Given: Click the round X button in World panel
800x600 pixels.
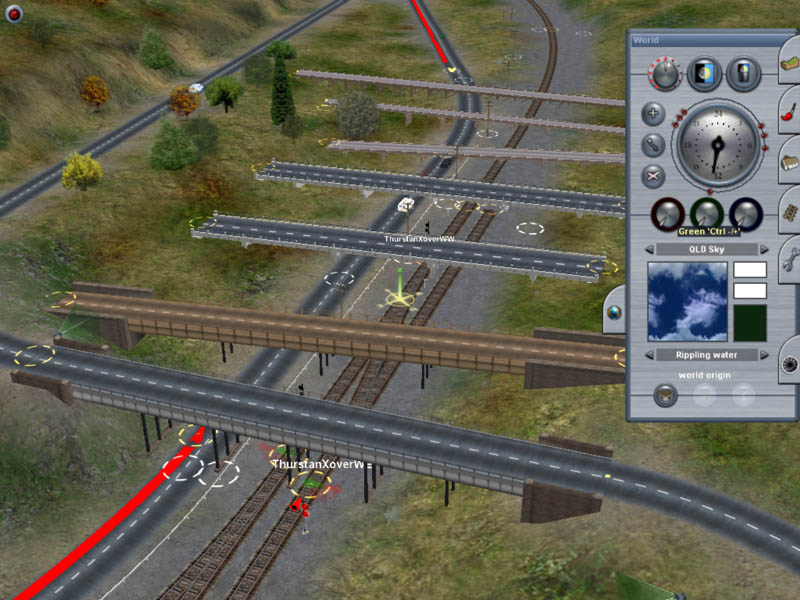Looking at the screenshot, I should pyautogui.click(x=652, y=177).
